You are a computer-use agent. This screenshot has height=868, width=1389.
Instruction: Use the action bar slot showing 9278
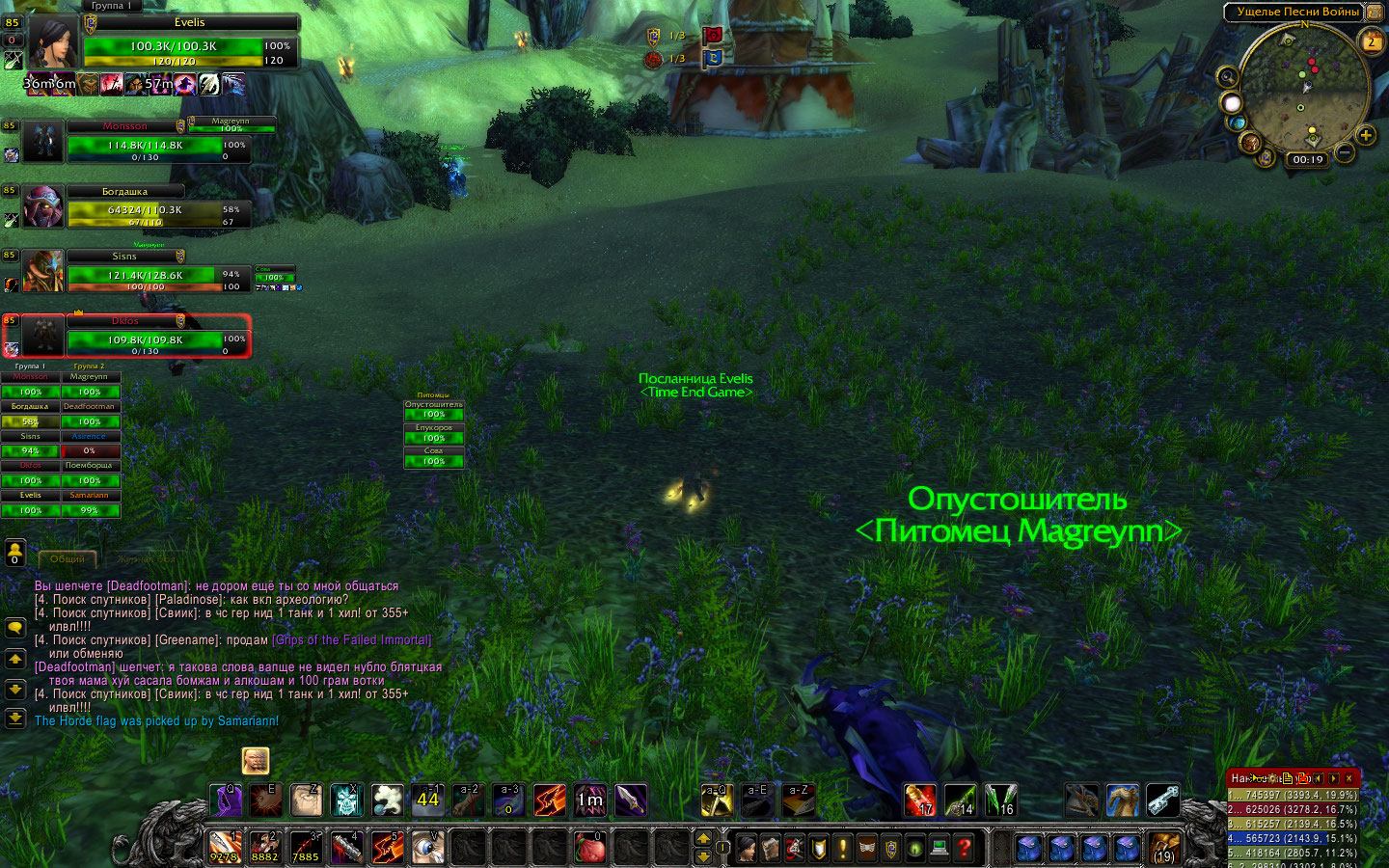coord(225,847)
